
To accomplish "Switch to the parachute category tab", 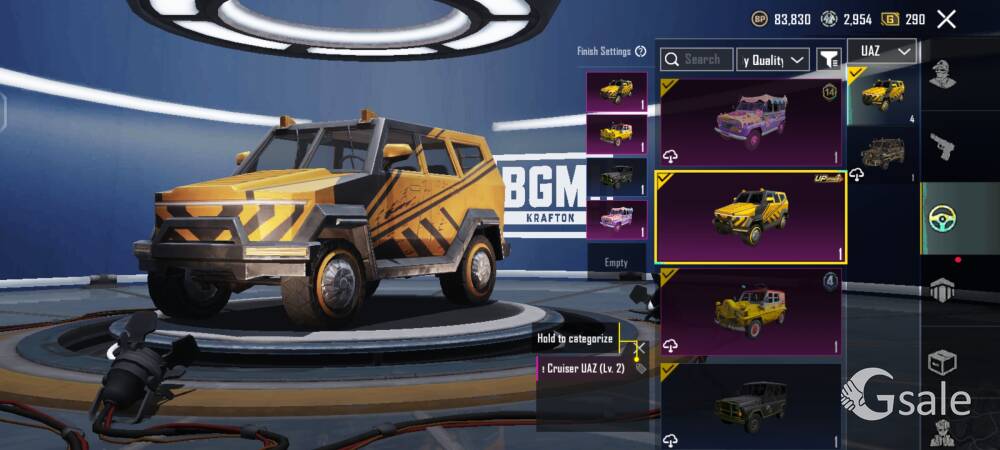I will [941, 290].
